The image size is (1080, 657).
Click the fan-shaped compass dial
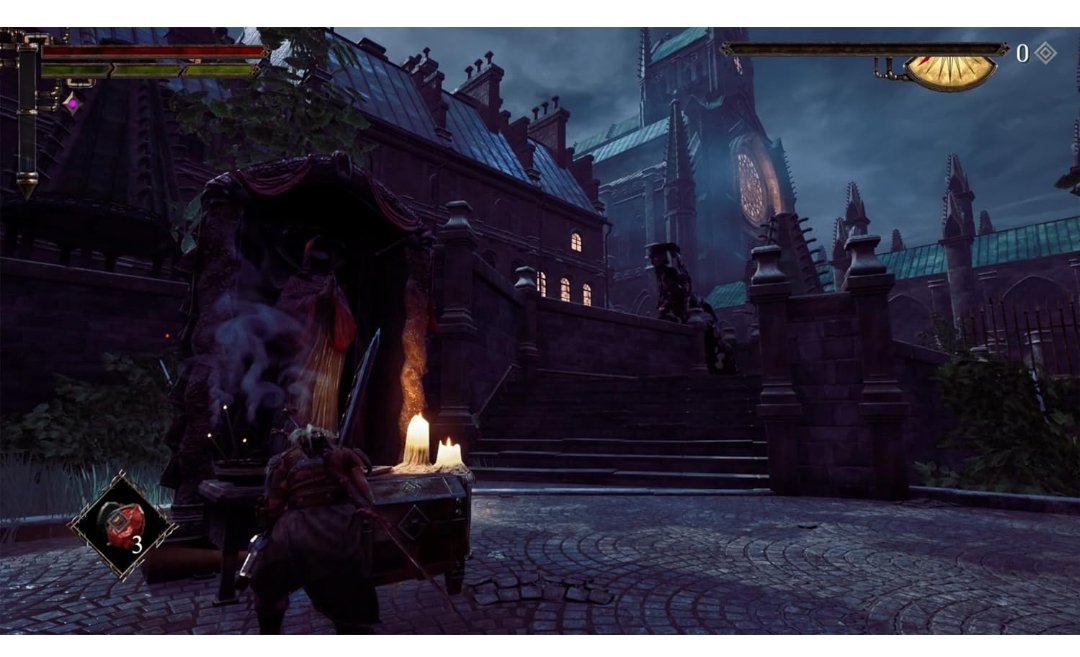point(950,73)
